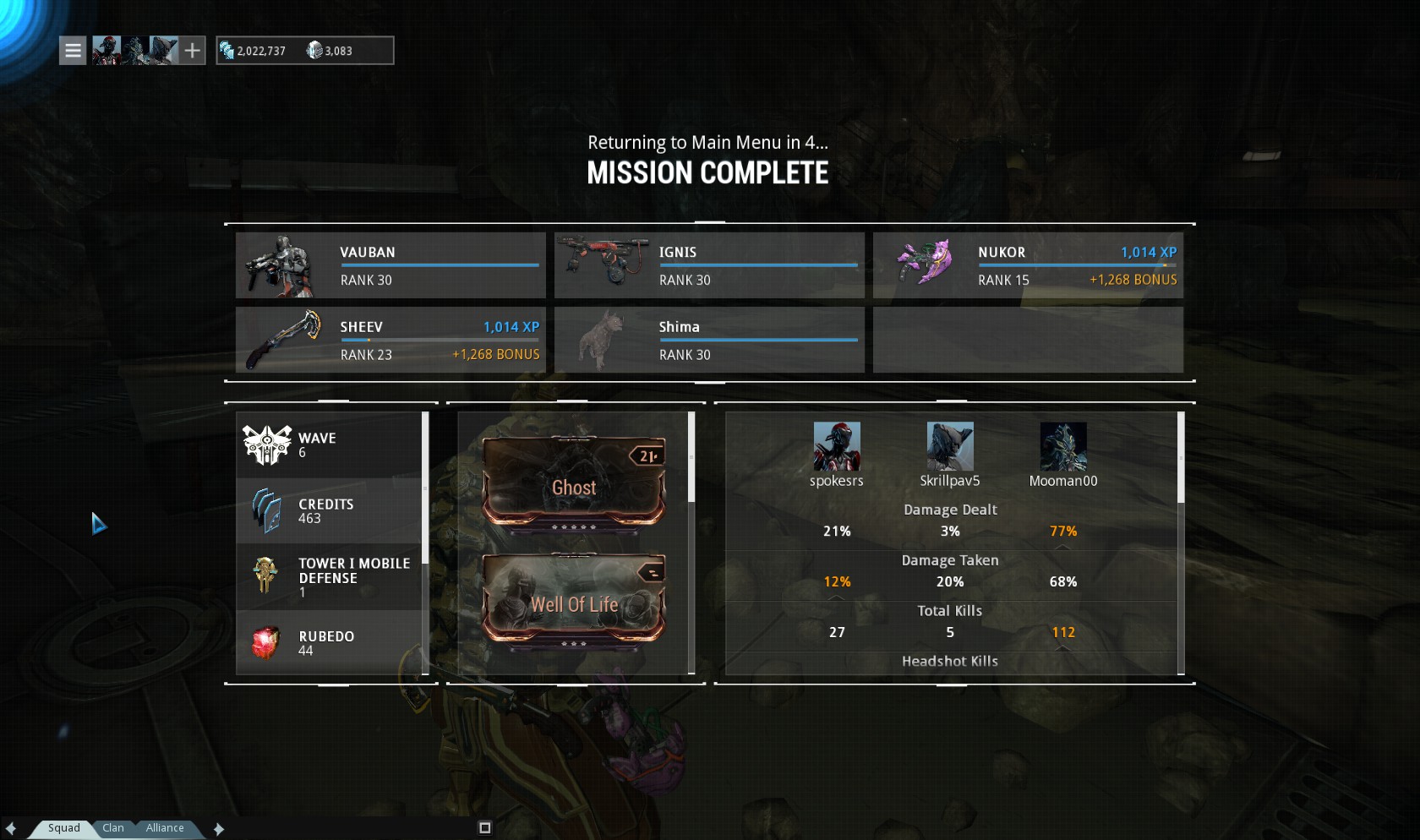
Task: Click the platinum currency counter
Action: (x=330, y=51)
